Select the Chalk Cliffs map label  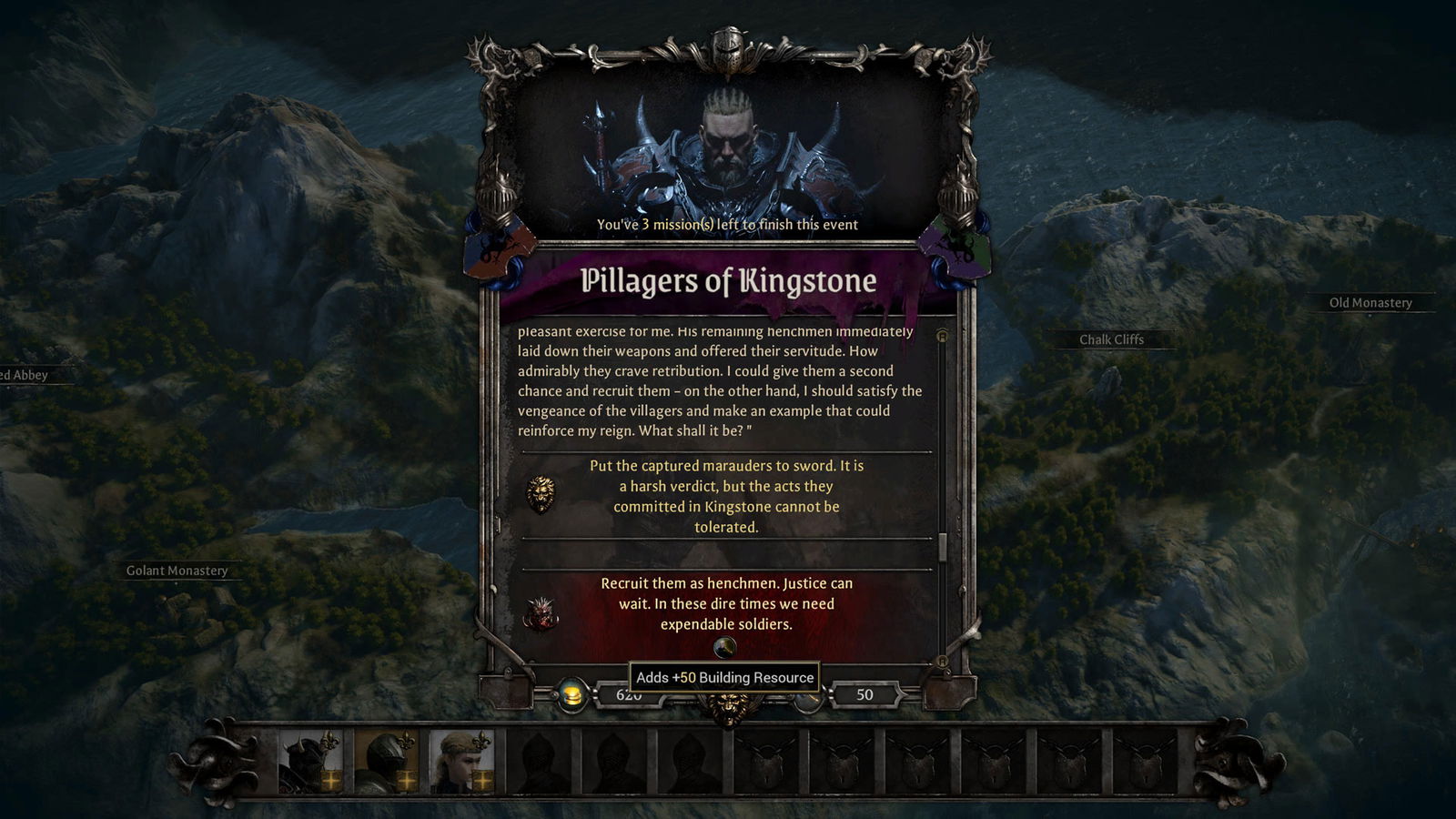point(1111,339)
